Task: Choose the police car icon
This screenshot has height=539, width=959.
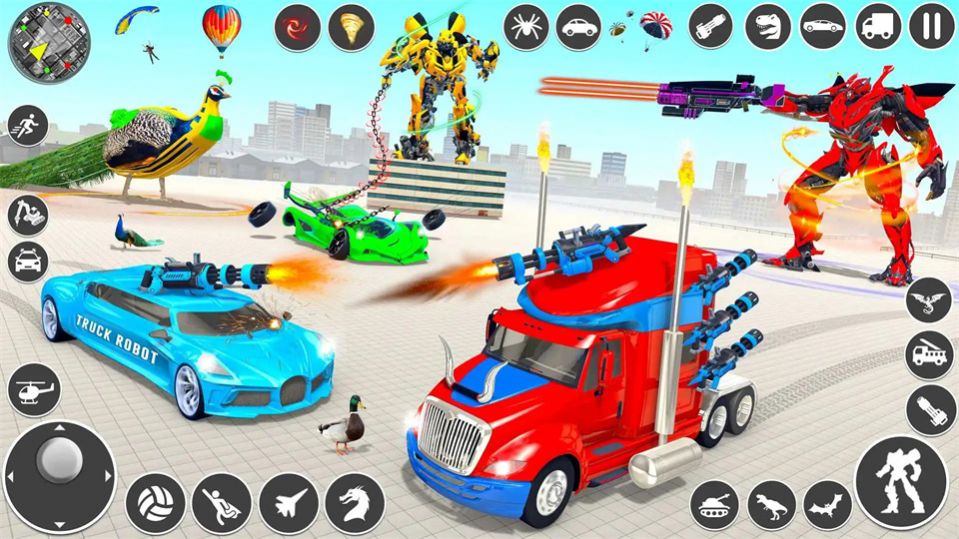Action: pyautogui.click(x=27, y=261)
